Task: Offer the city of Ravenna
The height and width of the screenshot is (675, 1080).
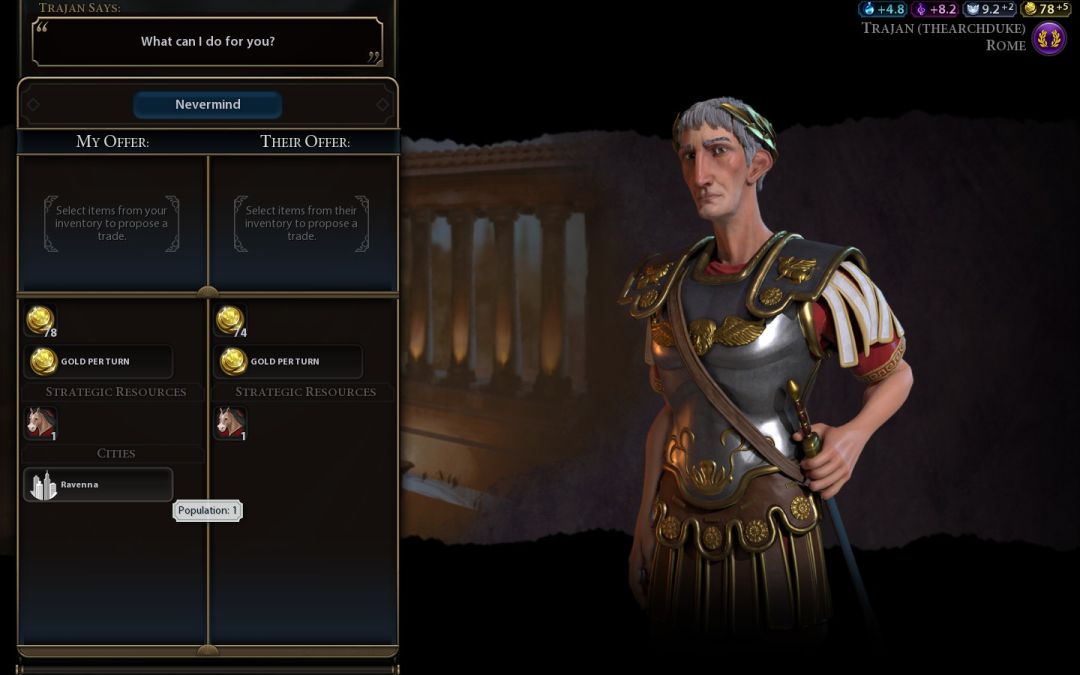Action: (97, 485)
